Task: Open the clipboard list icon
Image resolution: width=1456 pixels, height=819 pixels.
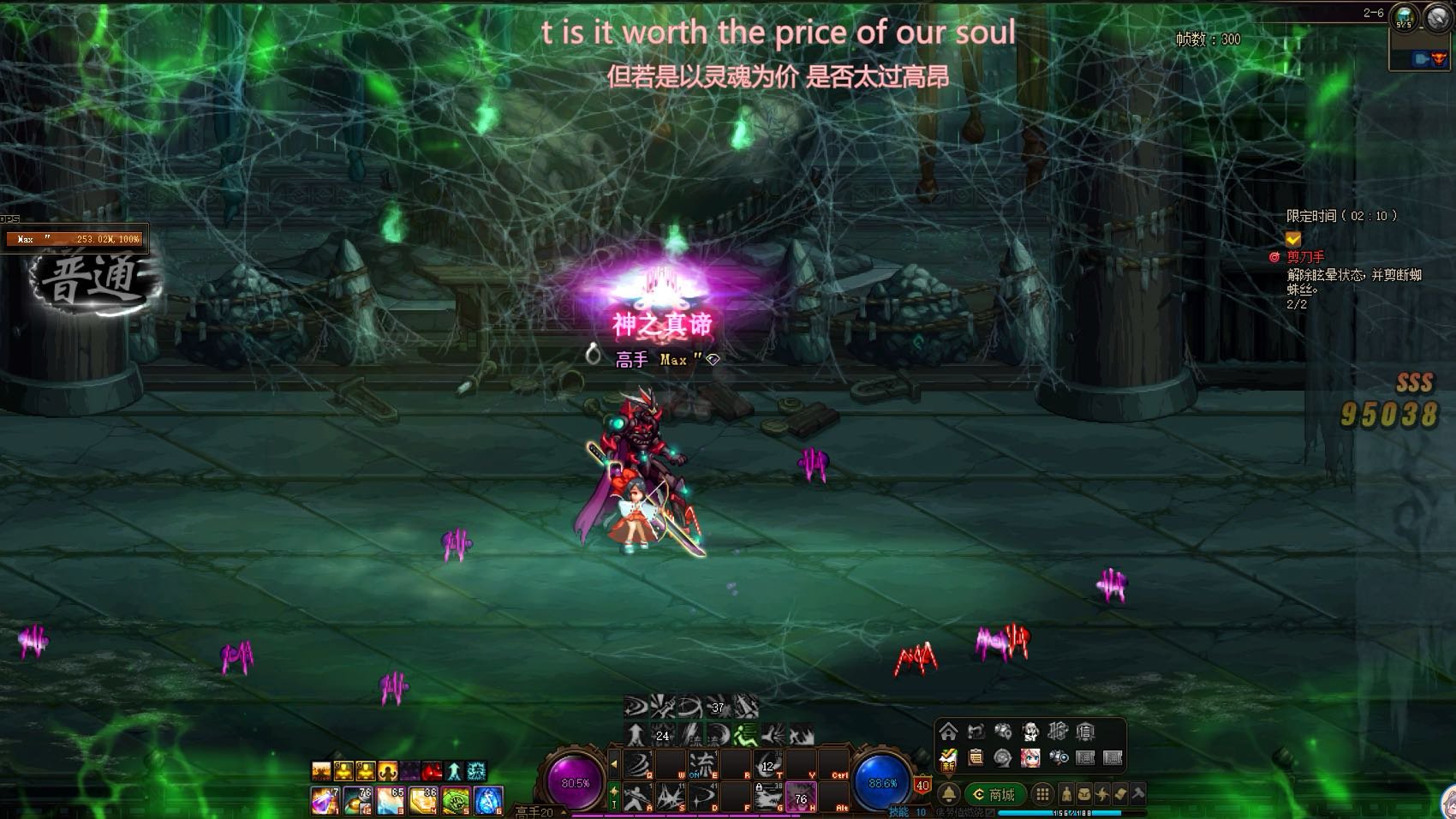Action: [x=975, y=757]
